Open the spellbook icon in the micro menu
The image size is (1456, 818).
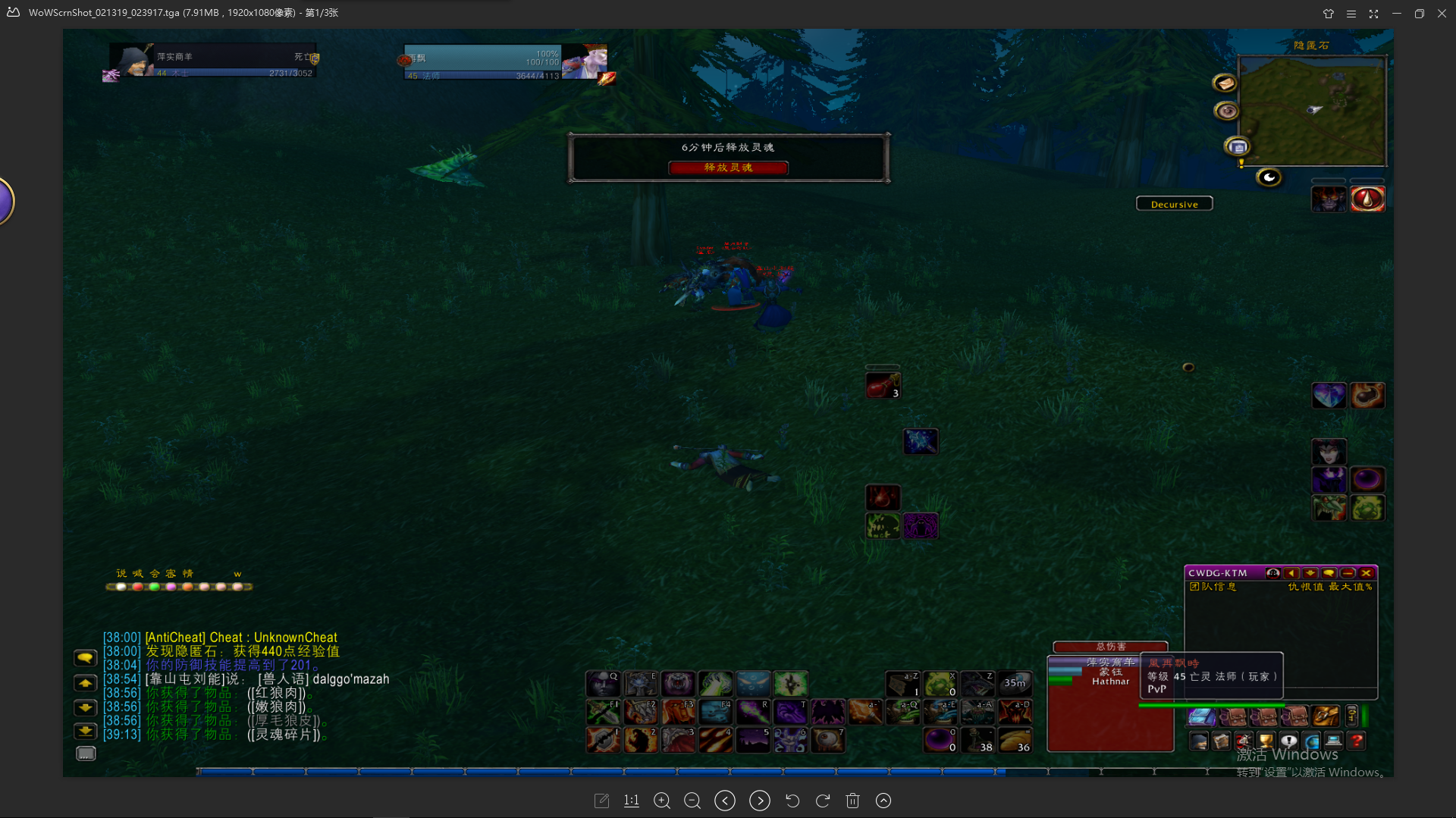[x=1221, y=741]
